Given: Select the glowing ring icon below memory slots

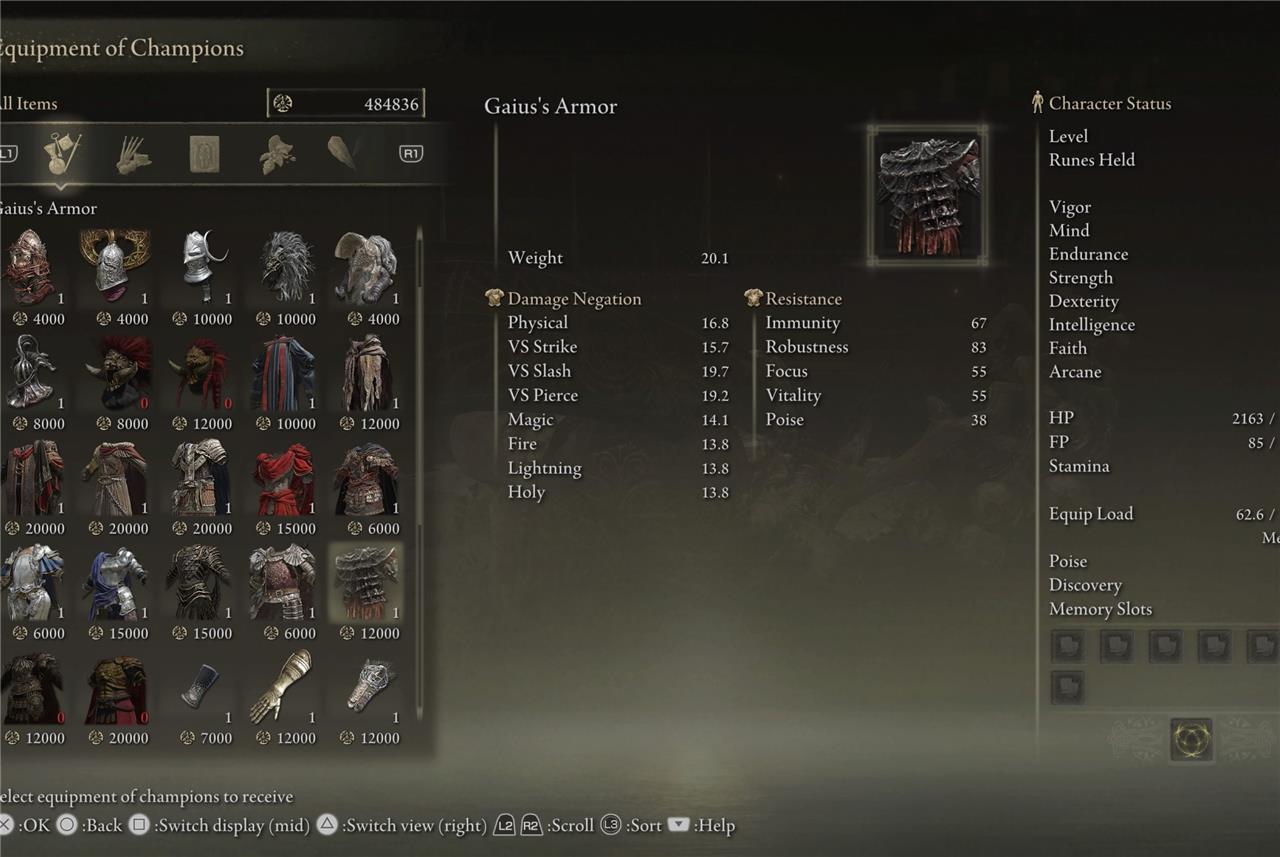Looking at the screenshot, I should (x=1191, y=740).
